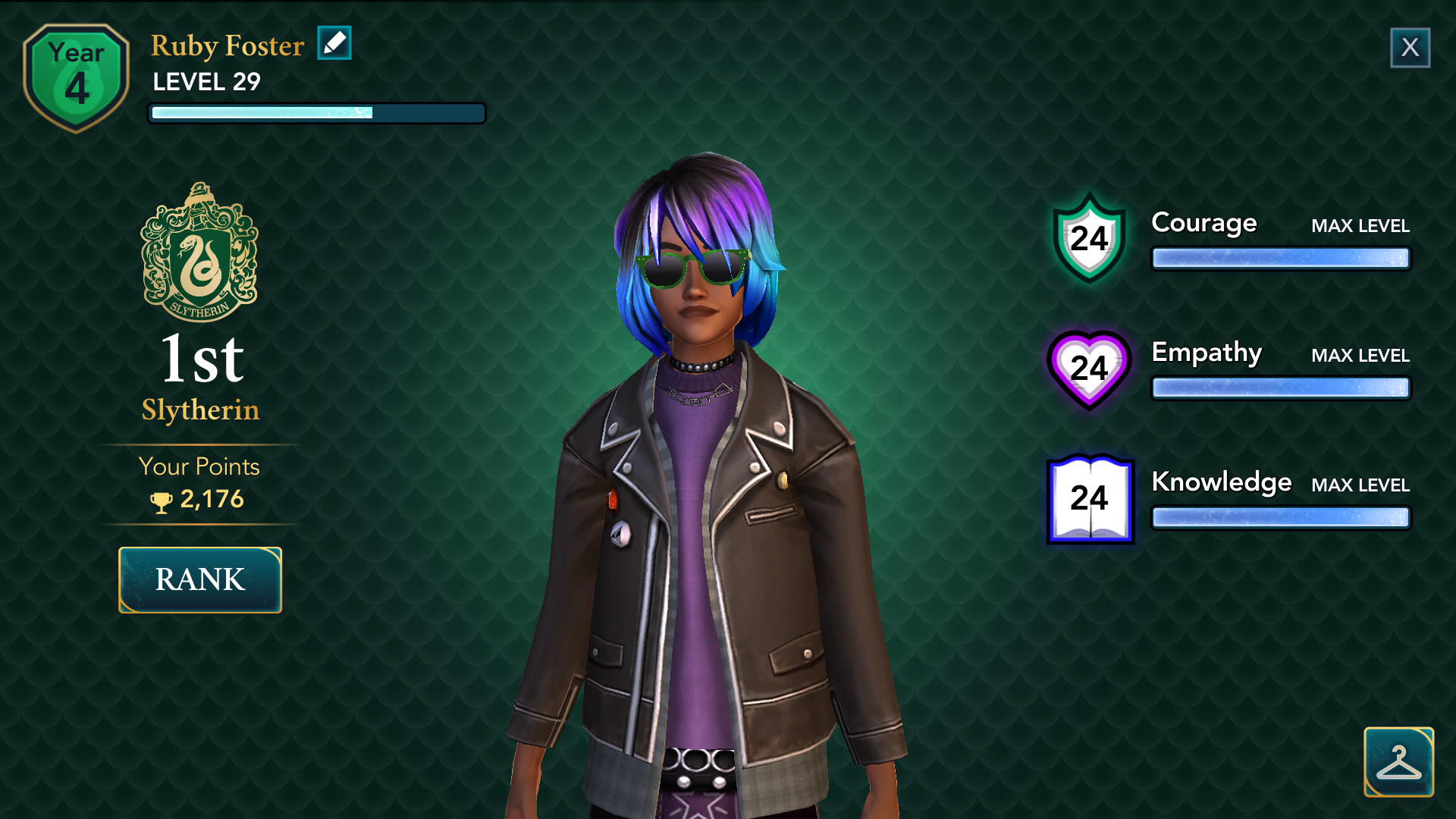Open the house RANK leaderboard
Screen dimensions: 1456x819
point(200,580)
